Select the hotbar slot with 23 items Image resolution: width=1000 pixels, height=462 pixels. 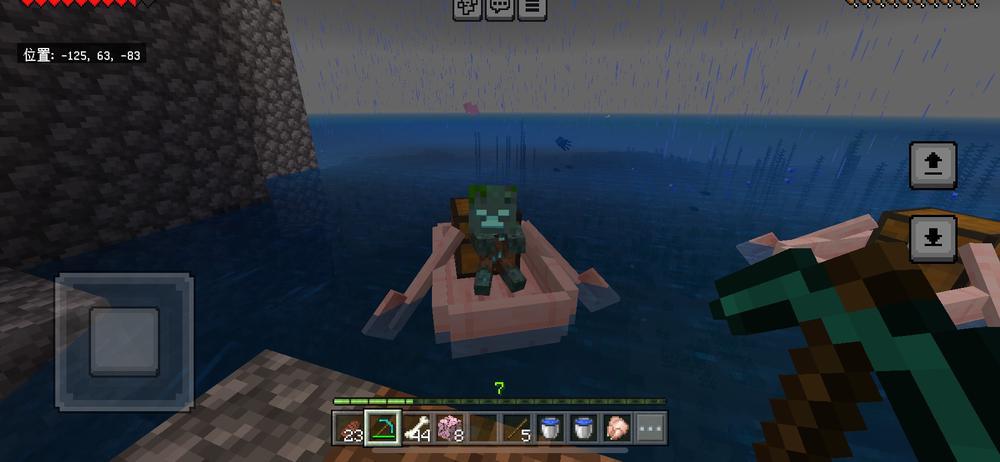pos(349,427)
